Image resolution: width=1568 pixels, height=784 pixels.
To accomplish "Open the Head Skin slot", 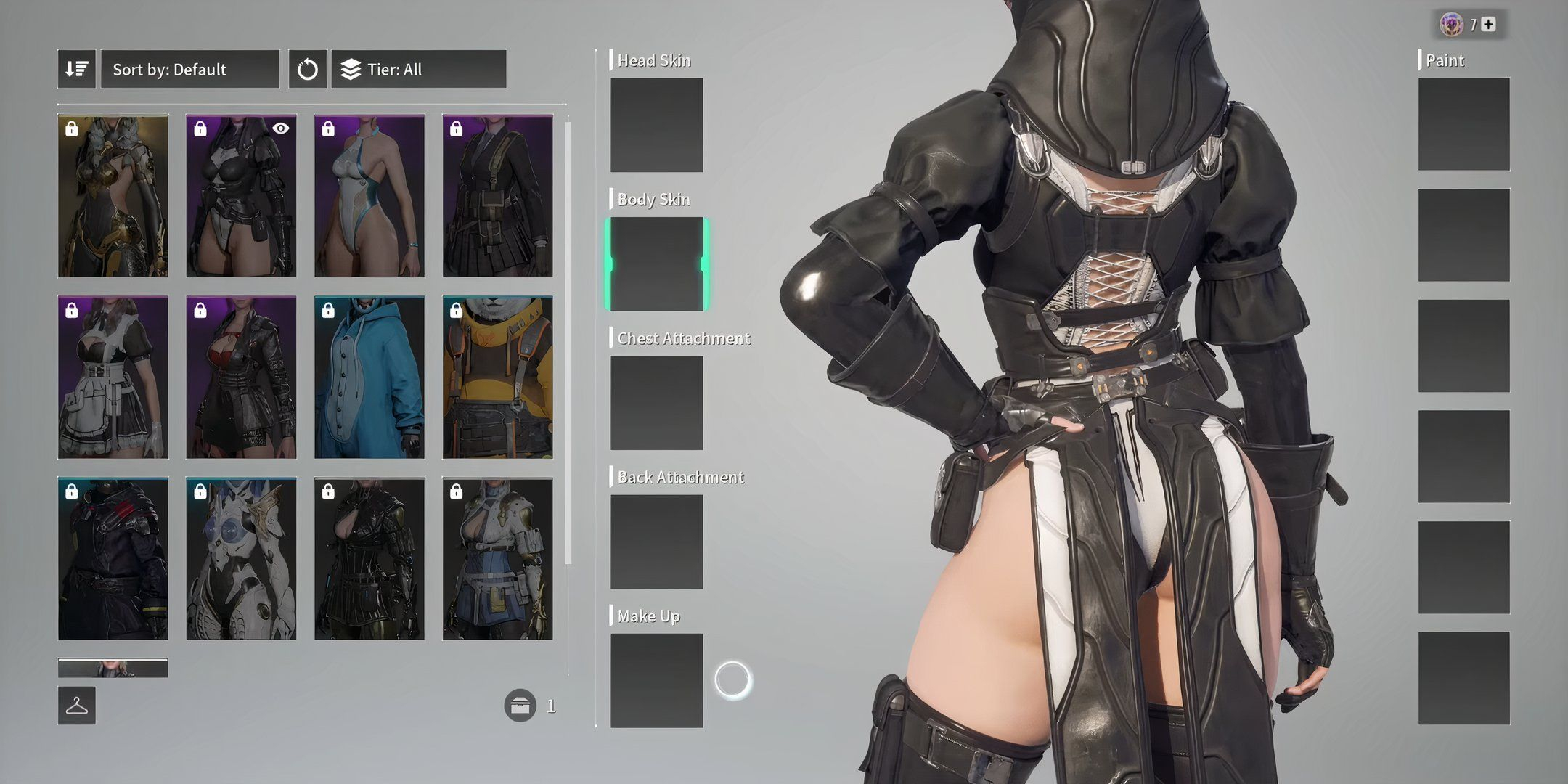I will click(656, 125).
